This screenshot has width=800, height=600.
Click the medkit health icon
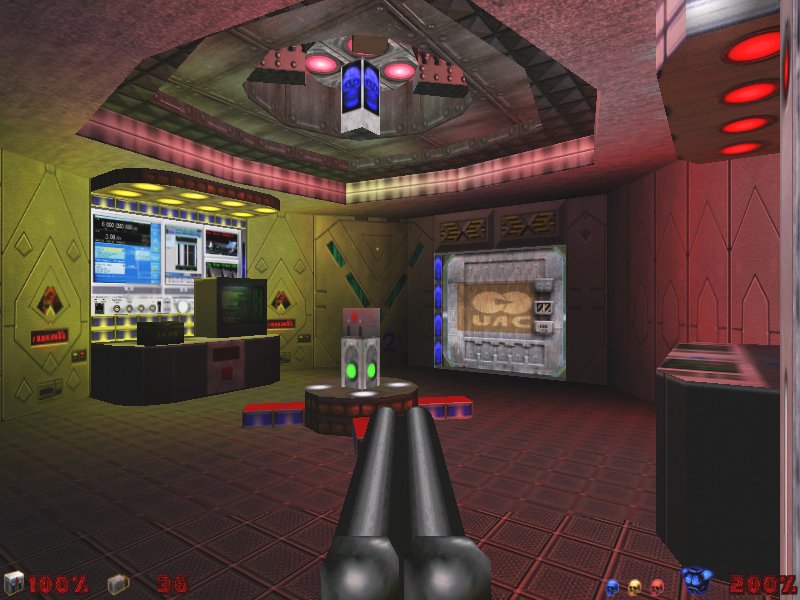(x=14, y=583)
